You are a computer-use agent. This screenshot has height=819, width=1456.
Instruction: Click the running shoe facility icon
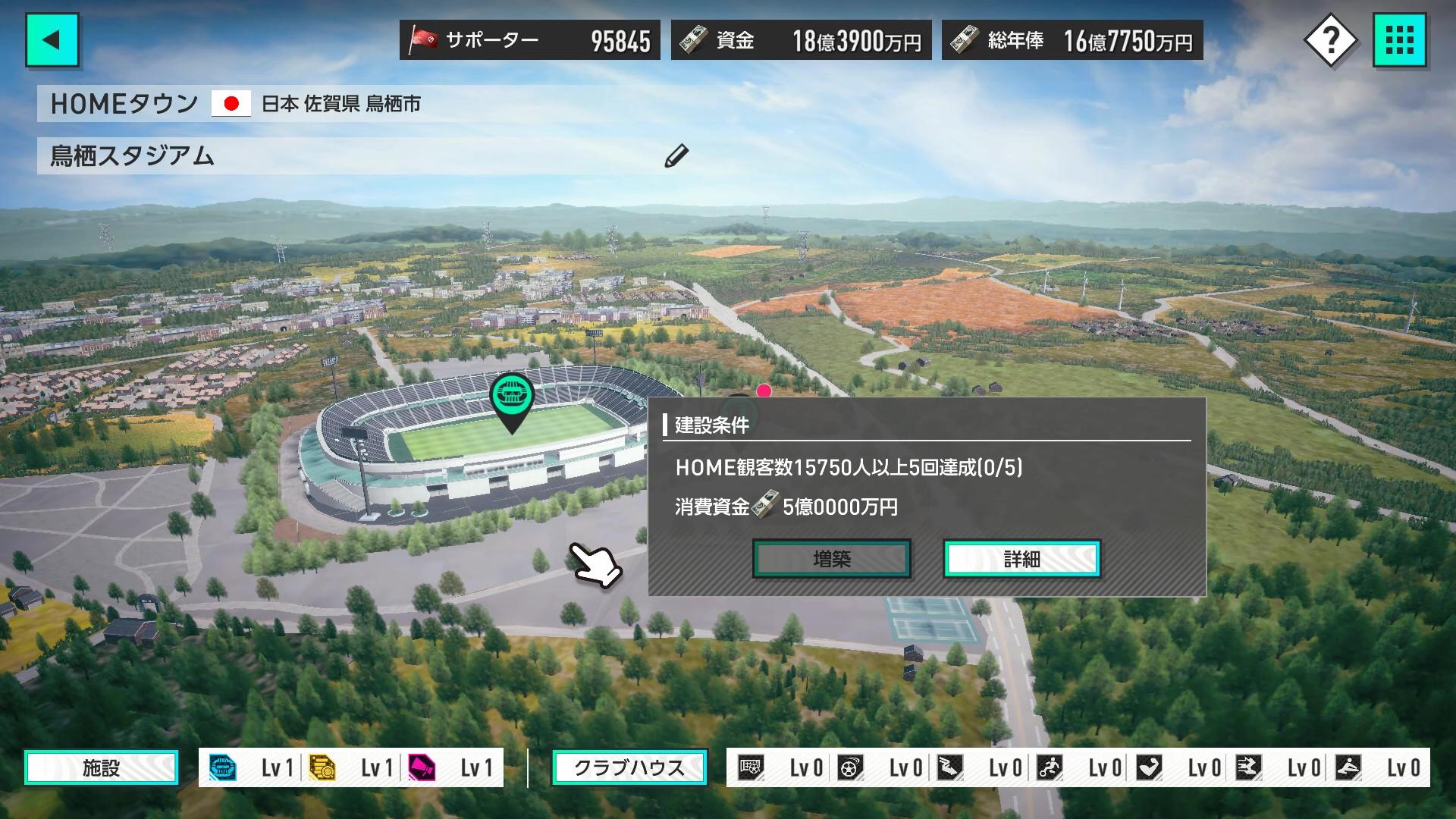tap(950, 767)
